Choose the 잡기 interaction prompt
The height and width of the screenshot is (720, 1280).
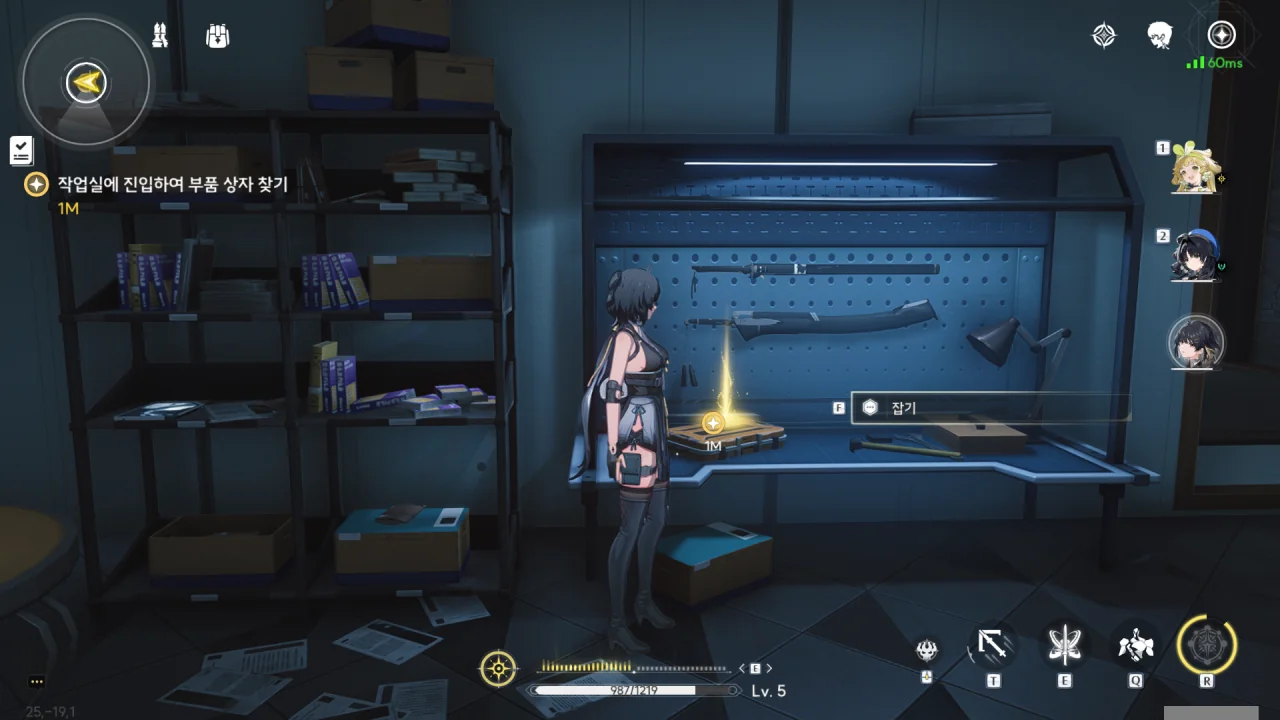990,408
